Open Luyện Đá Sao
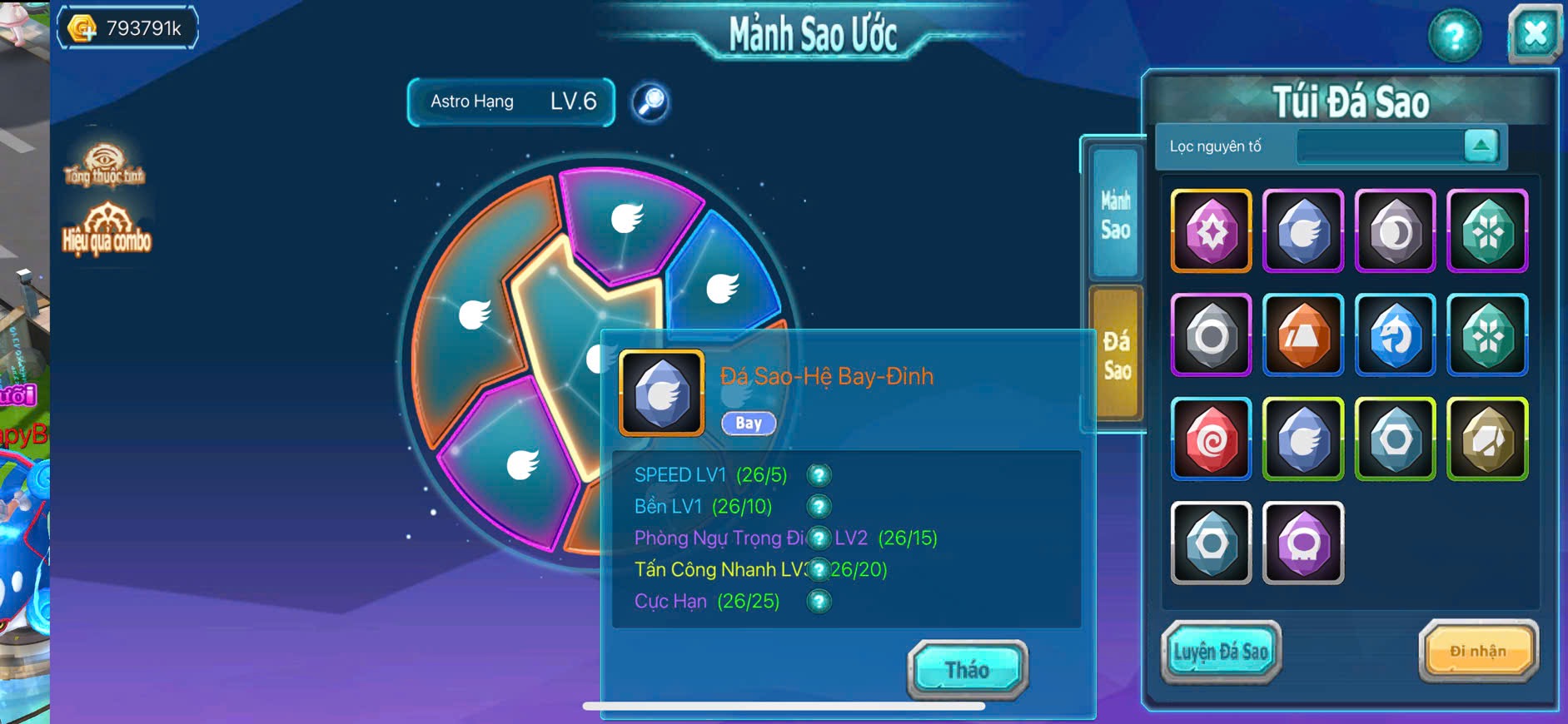1568x724 pixels. [1221, 652]
